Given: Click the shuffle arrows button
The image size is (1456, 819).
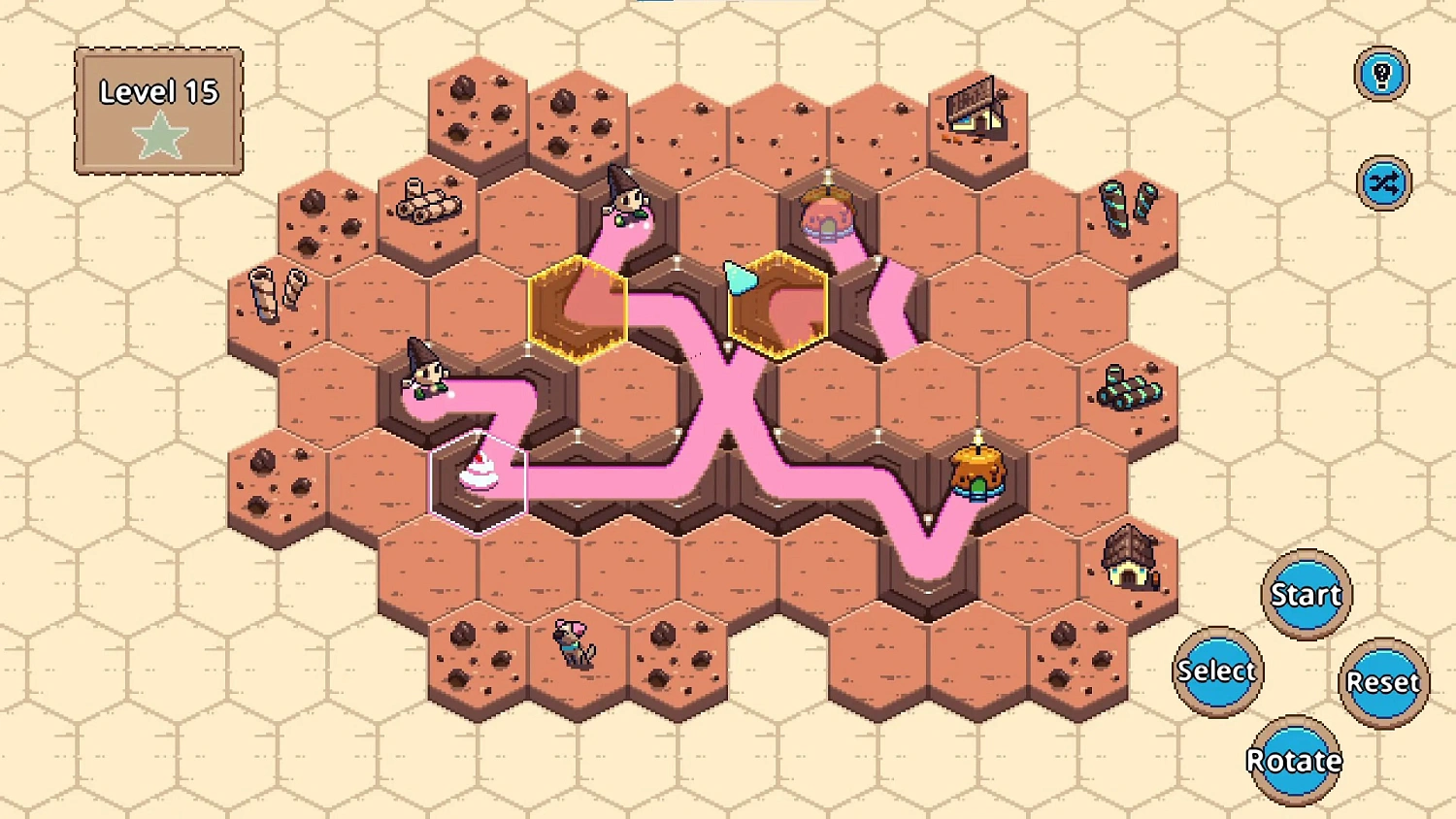Looking at the screenshot, I should [x=1382, y=181].
